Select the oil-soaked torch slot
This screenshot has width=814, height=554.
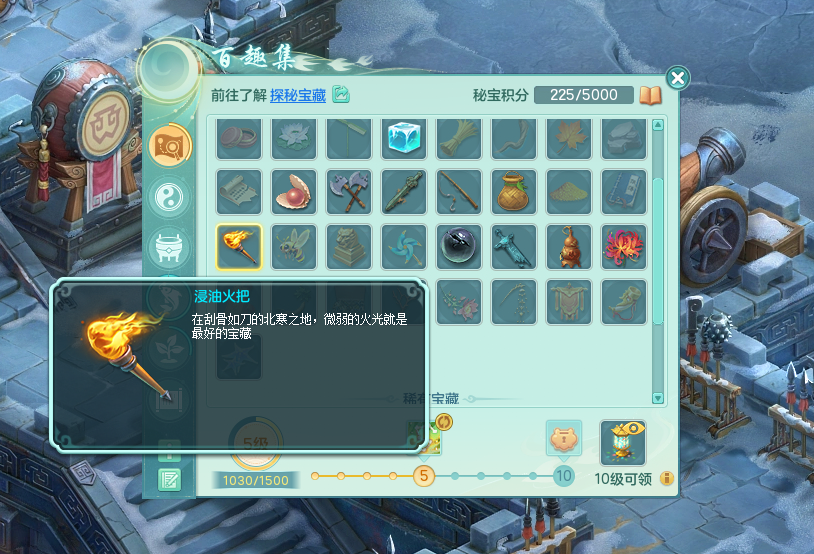pos(239,246)
